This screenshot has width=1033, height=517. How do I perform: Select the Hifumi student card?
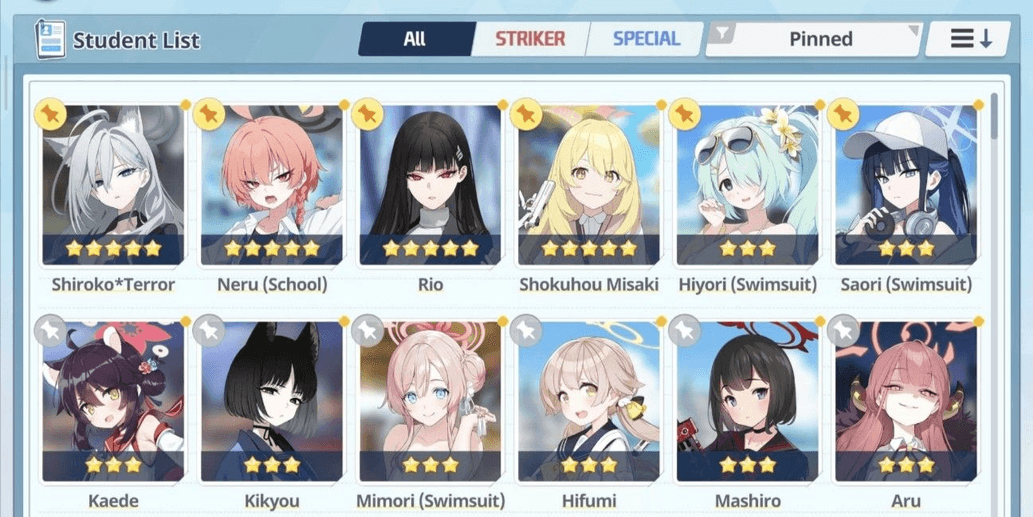pyautogui.click(x=589, y=402)
